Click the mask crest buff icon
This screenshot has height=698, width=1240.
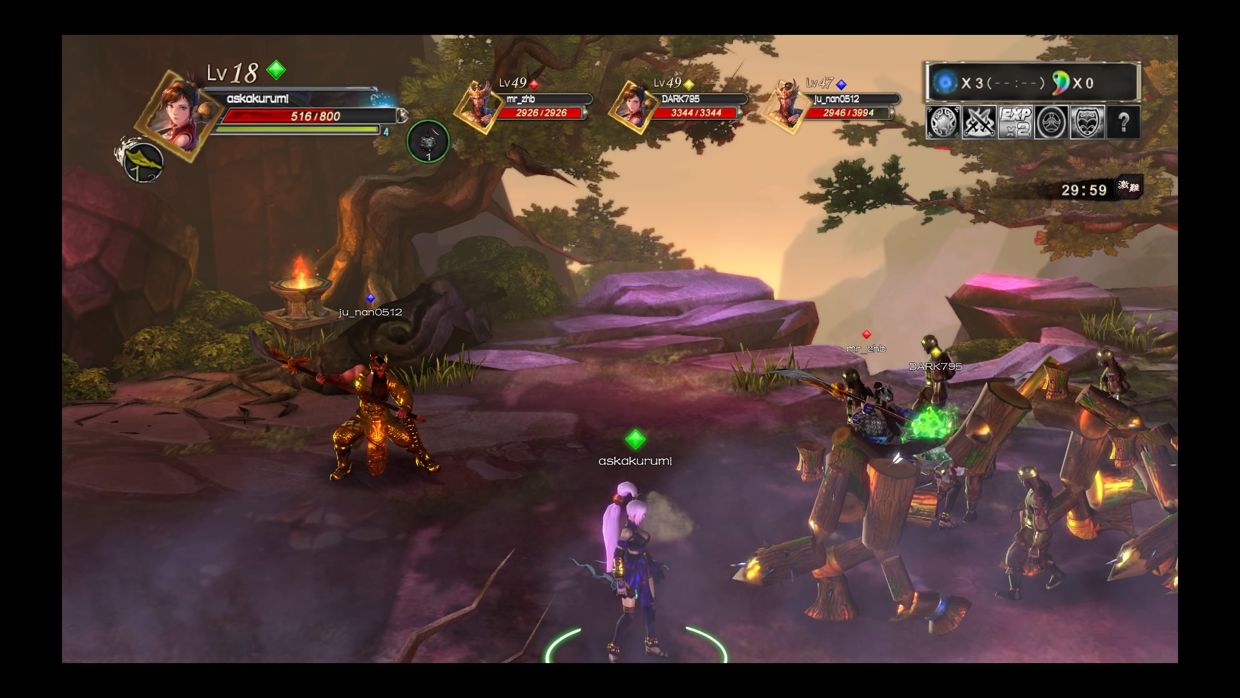(x=1087, y=122)
